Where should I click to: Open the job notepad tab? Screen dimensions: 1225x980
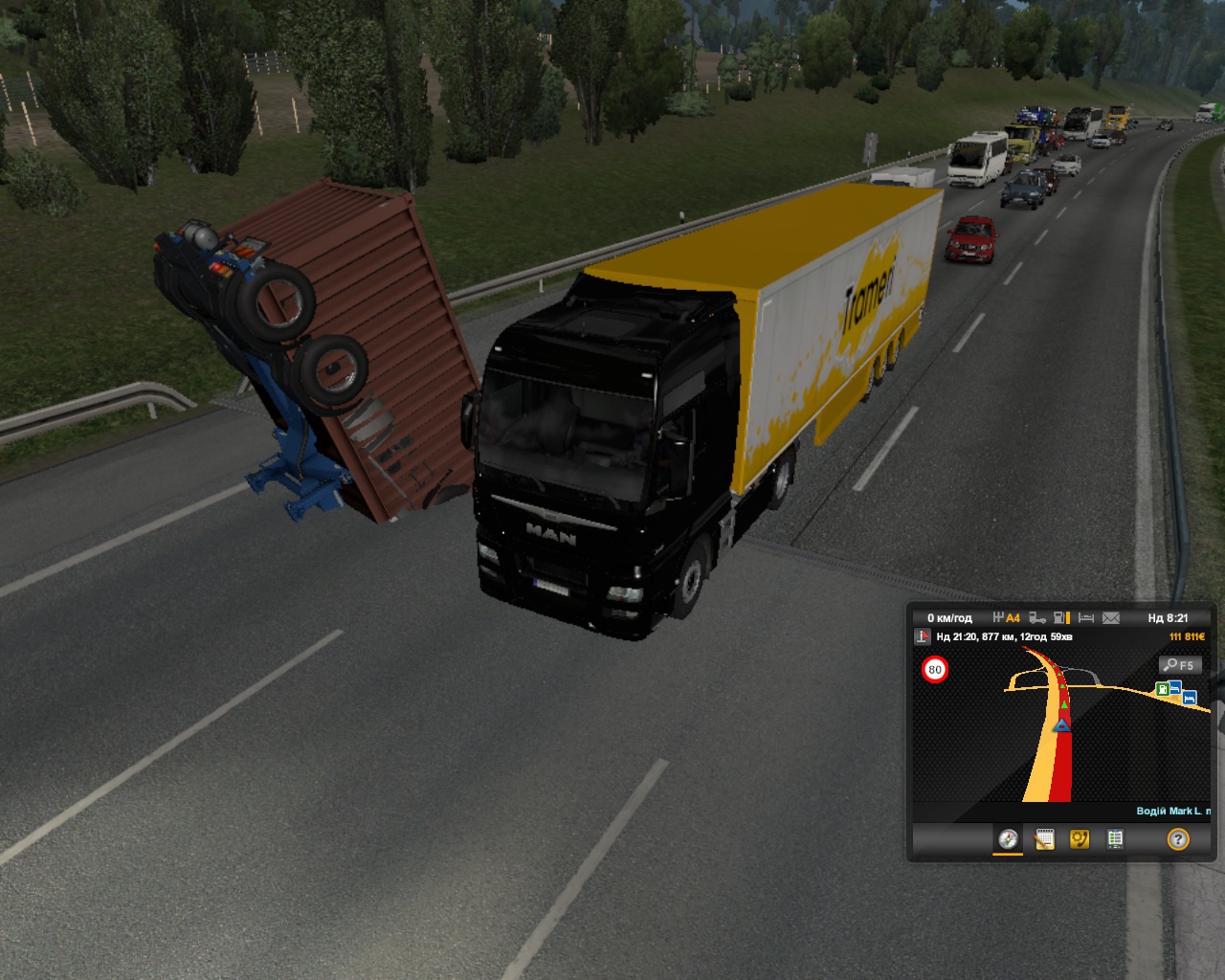1044,839
